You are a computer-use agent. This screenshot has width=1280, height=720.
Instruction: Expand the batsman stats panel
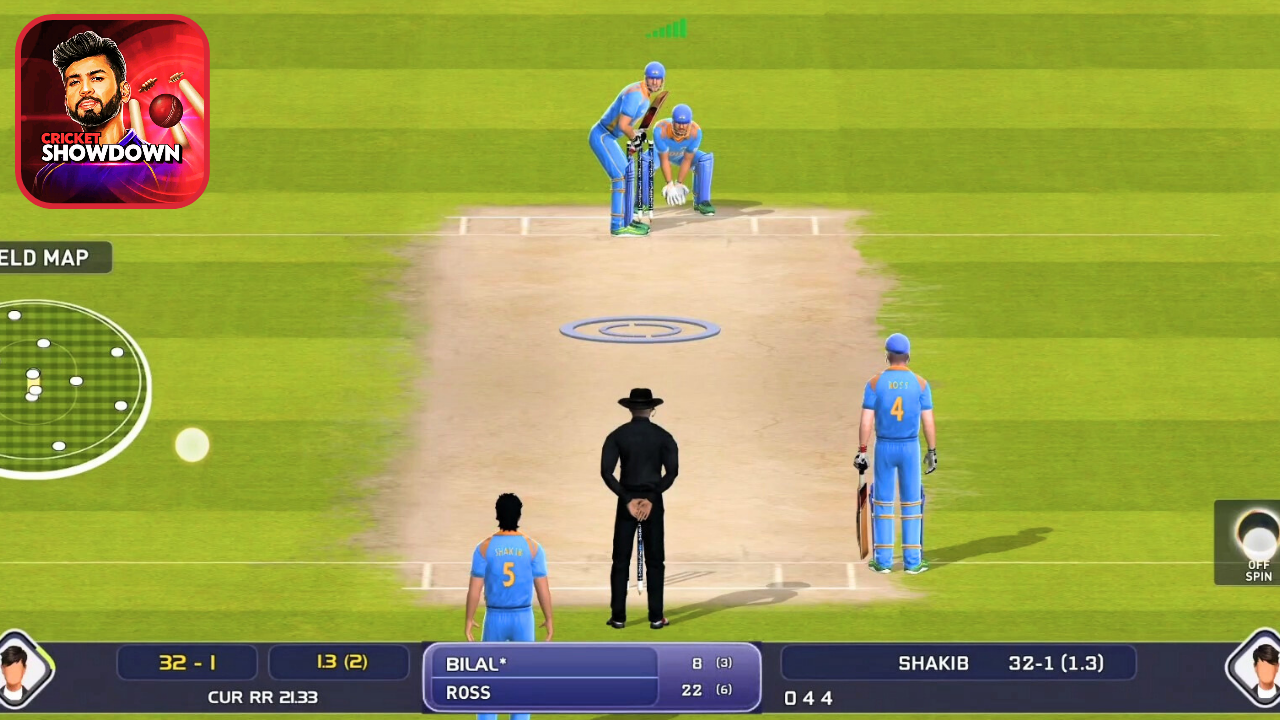tap(590, 677)
